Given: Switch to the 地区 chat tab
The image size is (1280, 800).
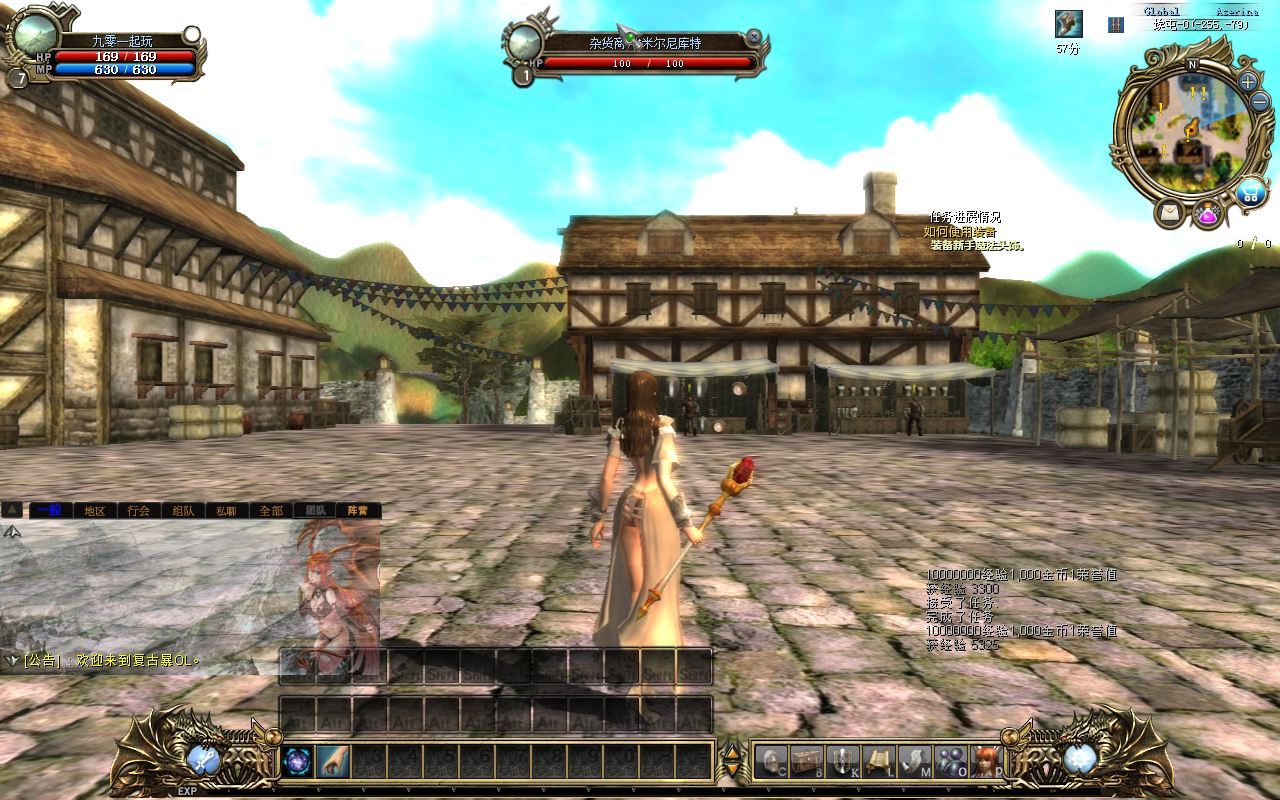Looking at the screenshot, I should coord(94,510).
